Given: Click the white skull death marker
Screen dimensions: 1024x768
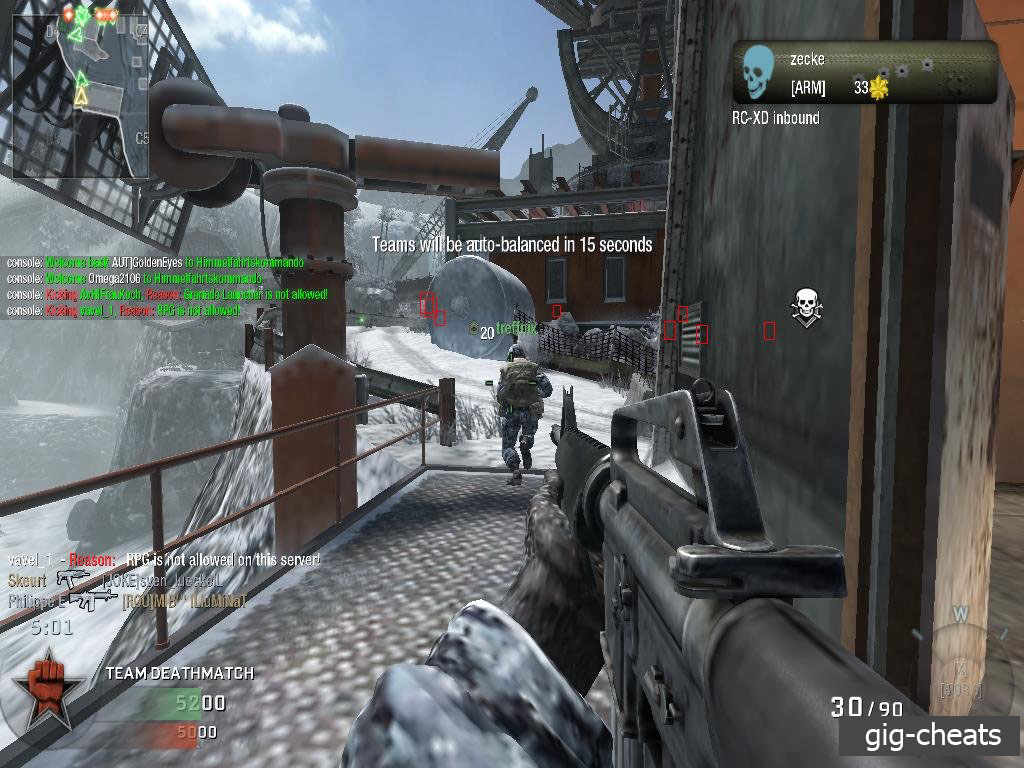Looking at the screenshot, I should point(806,306).
